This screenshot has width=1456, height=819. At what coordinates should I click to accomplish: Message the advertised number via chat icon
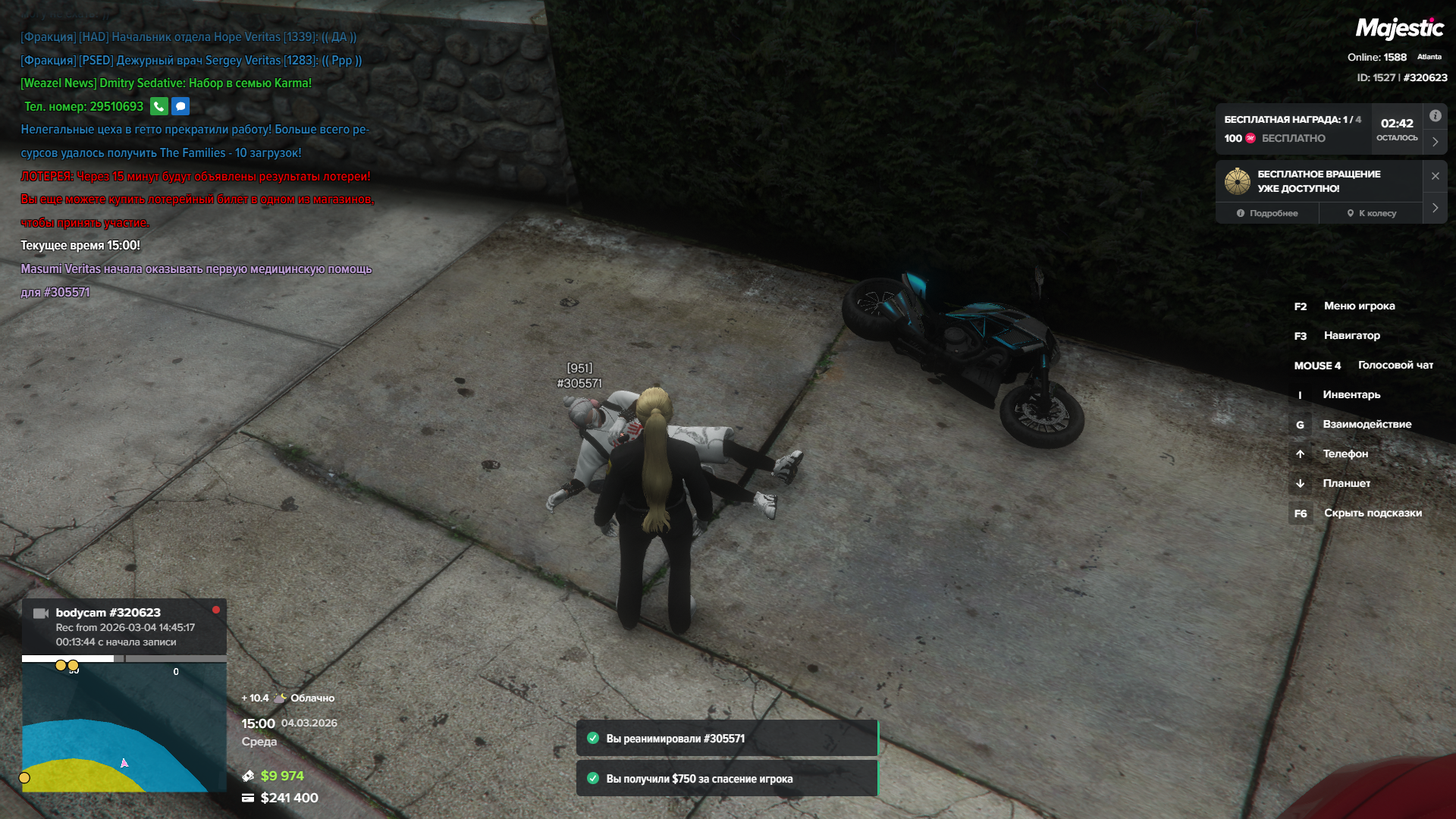tap(180, 106)
